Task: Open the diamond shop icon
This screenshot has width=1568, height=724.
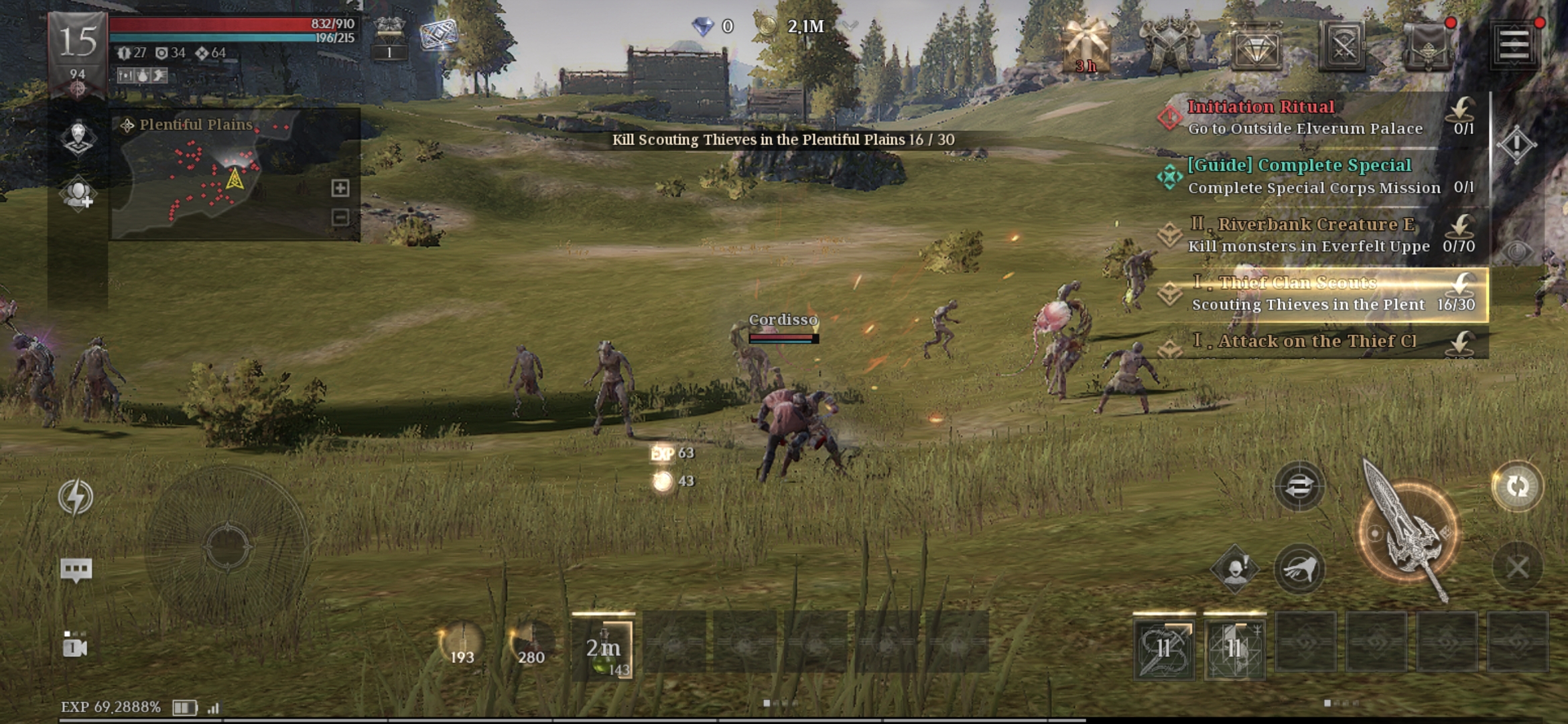Action: click(x=1256, y=47)
